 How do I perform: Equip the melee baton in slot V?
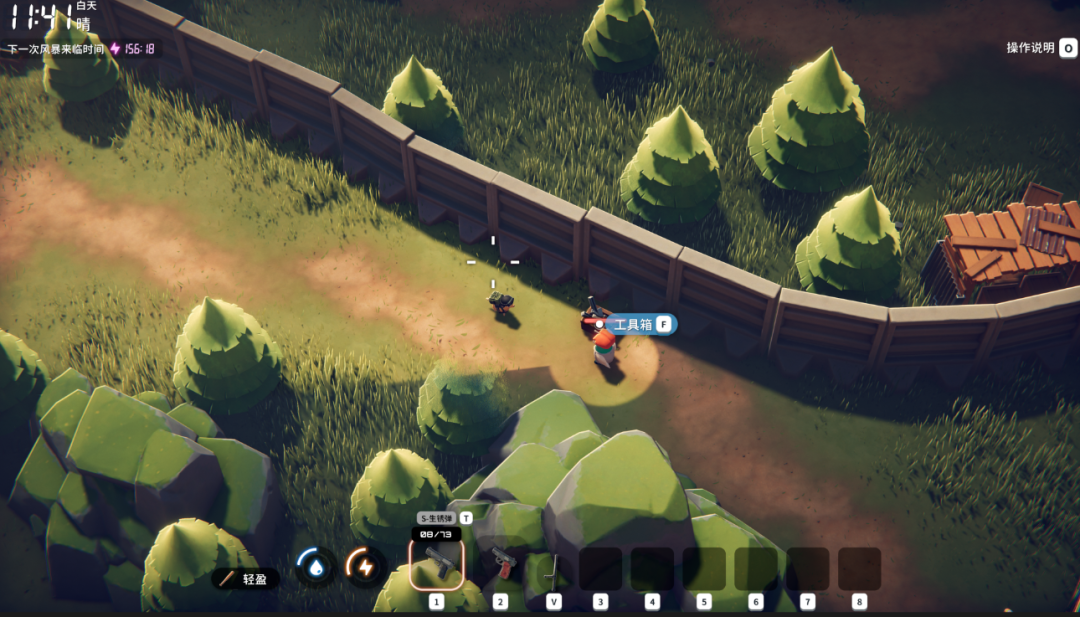click(553, 570)
